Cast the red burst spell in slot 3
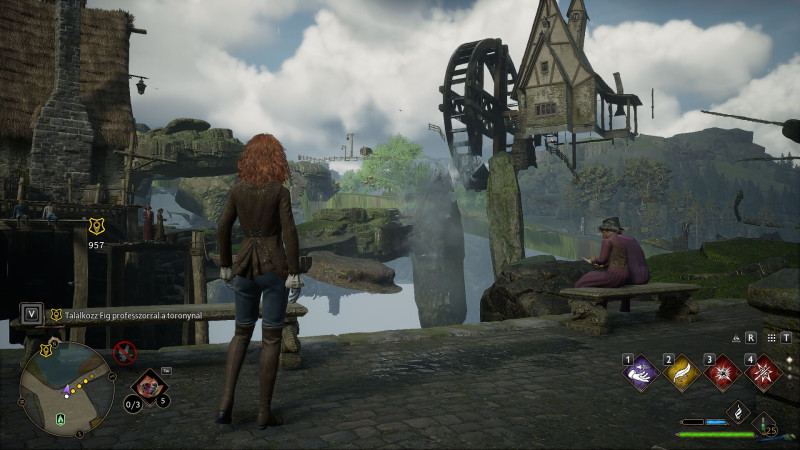The width and height of the screenshot is (800, 450). coord(721,374)
